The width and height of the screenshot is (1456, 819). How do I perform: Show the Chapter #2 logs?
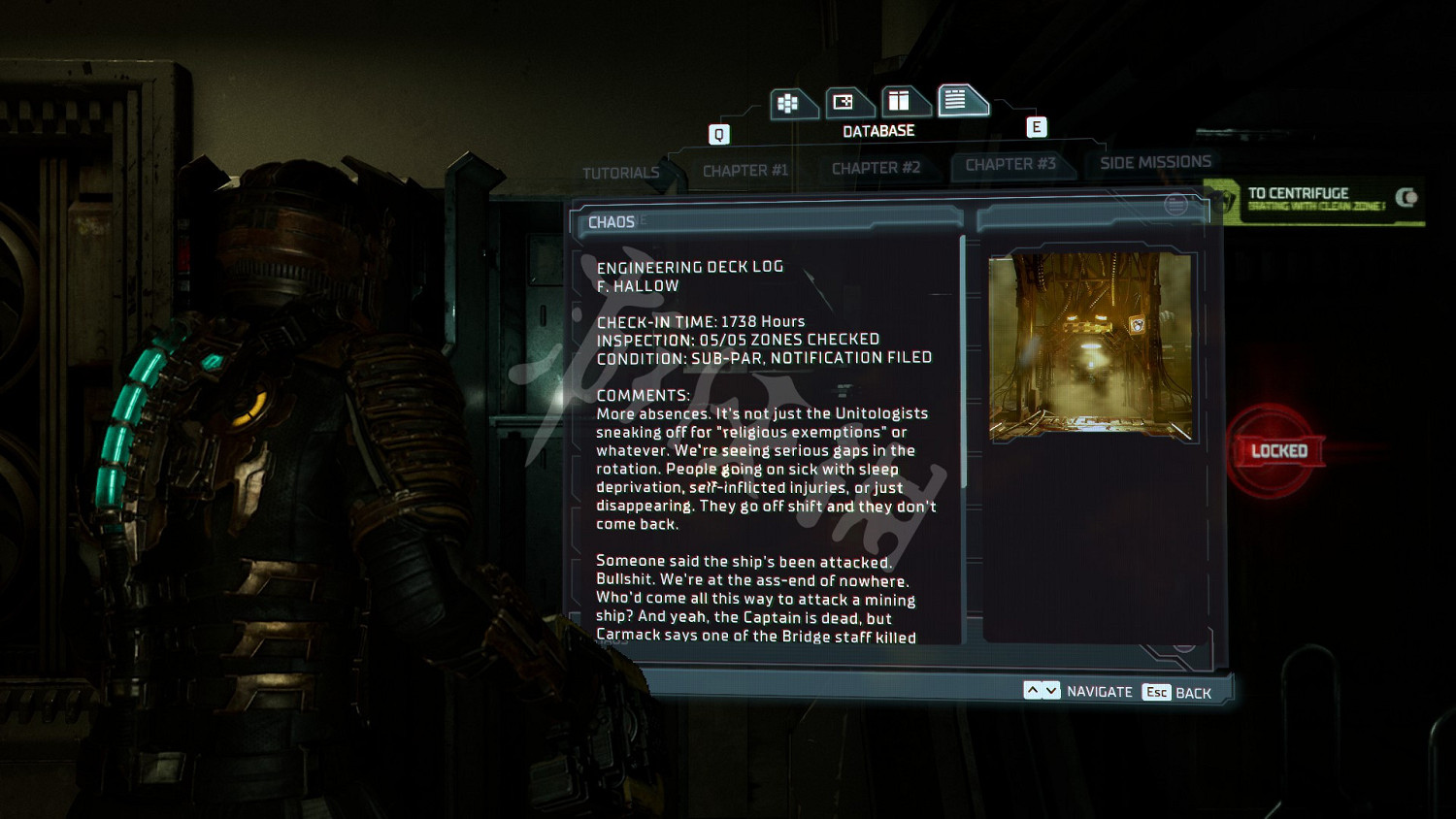pyautogui.click(x=876, y=168)
